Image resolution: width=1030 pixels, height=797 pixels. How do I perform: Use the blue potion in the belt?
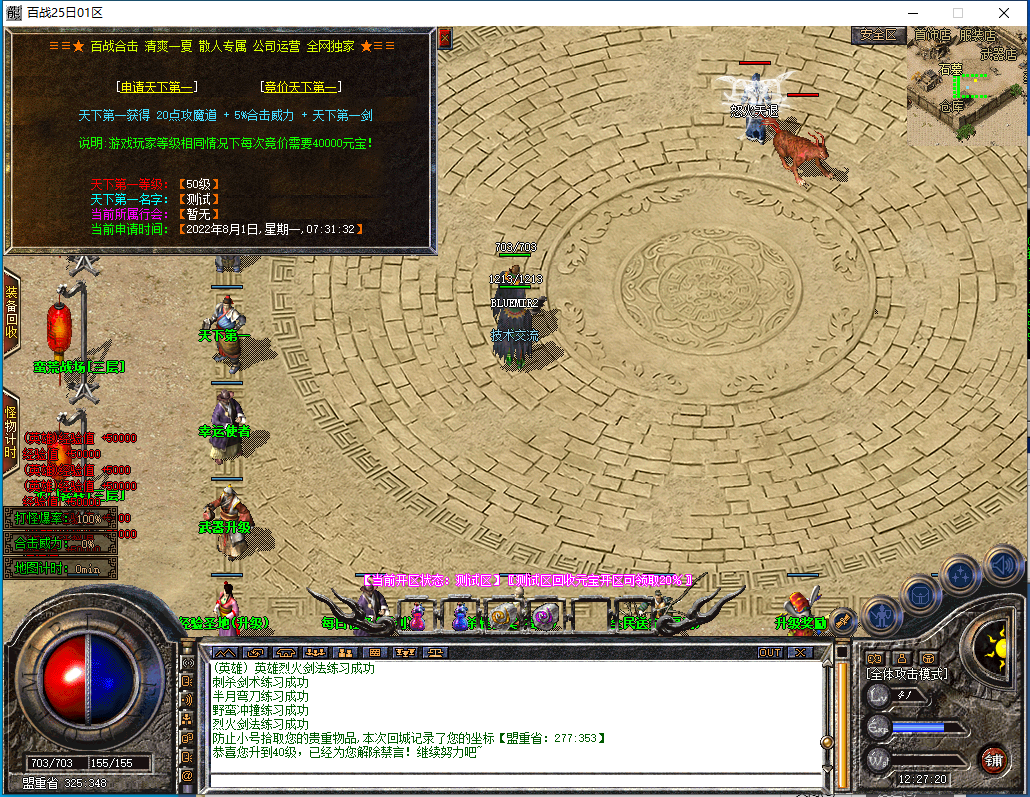click(459, 618)
